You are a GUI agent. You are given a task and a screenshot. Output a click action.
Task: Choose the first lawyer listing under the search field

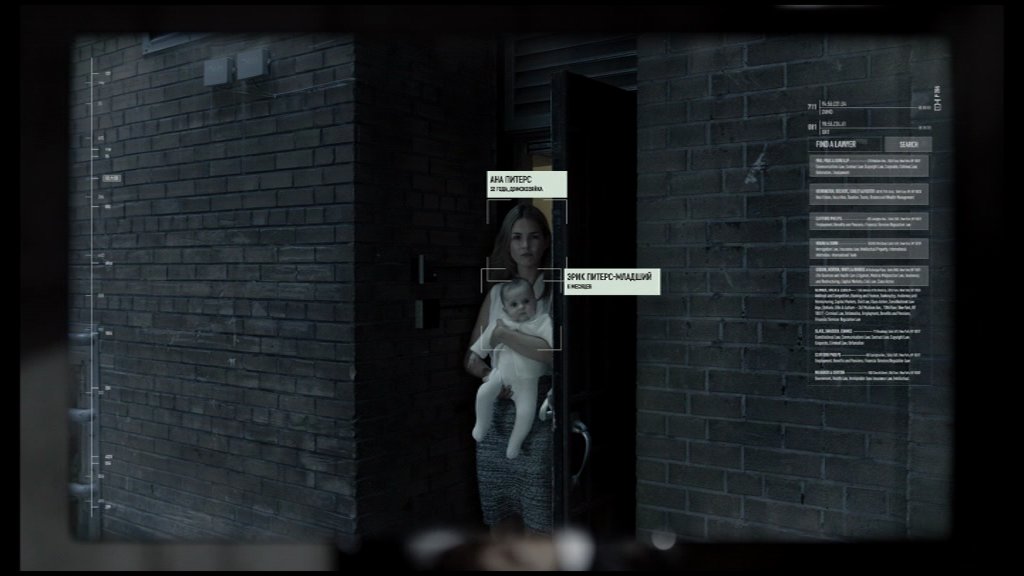coord(869,166)
